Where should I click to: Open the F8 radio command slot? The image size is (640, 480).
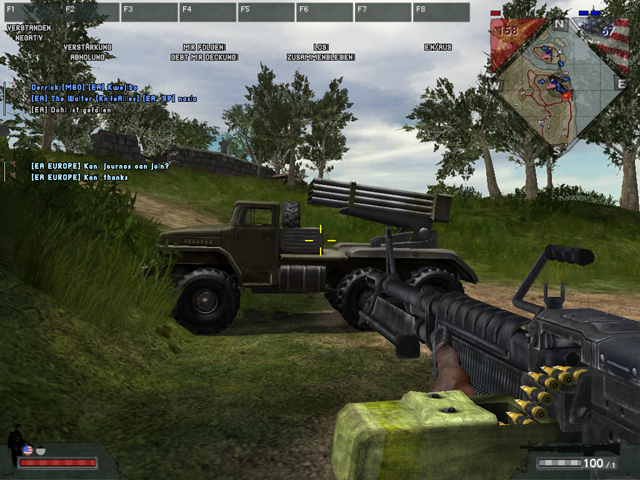[441, 12]
